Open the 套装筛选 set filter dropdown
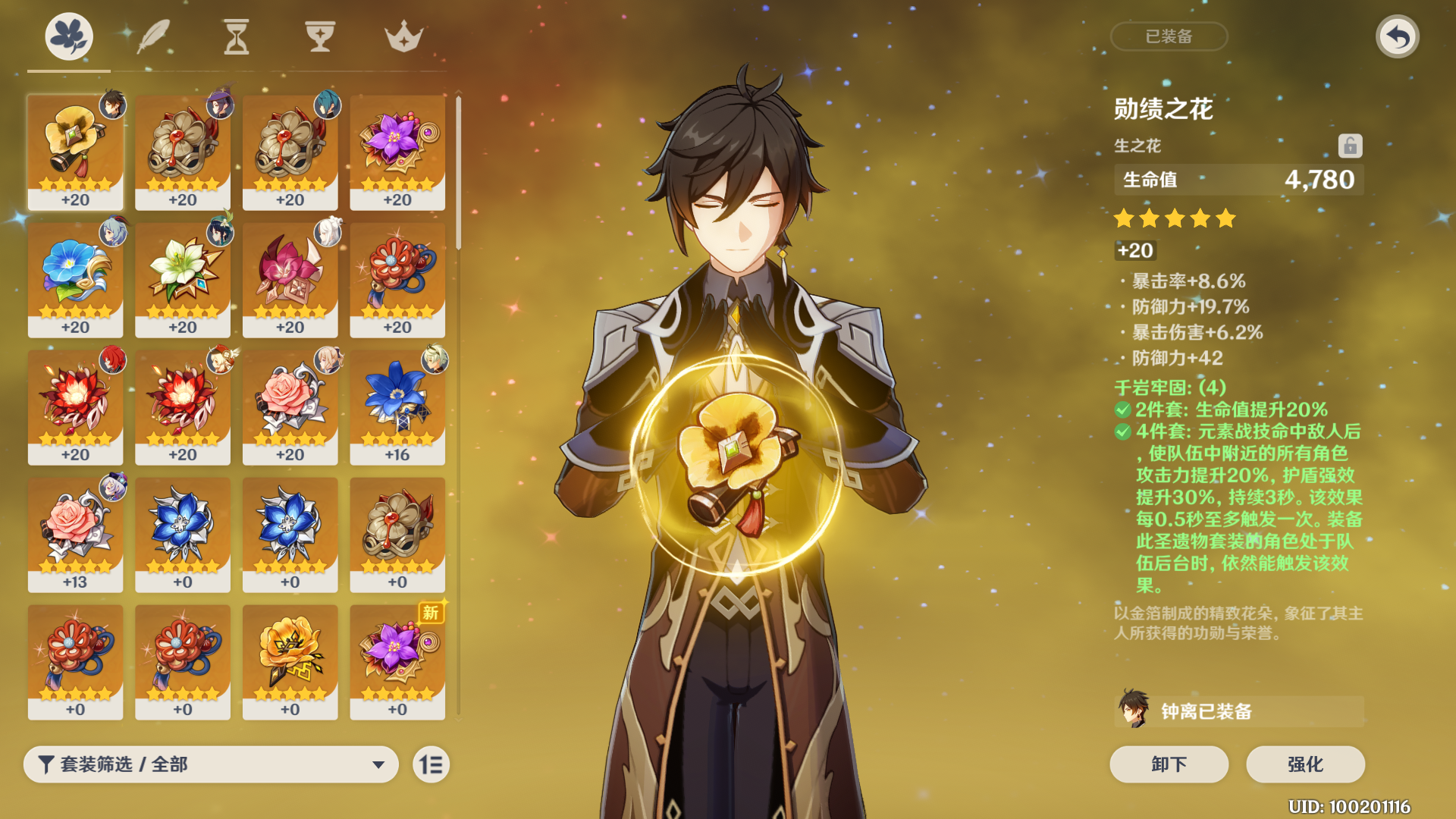This screenshot has height=819, width=1456. tap(211, 764)
